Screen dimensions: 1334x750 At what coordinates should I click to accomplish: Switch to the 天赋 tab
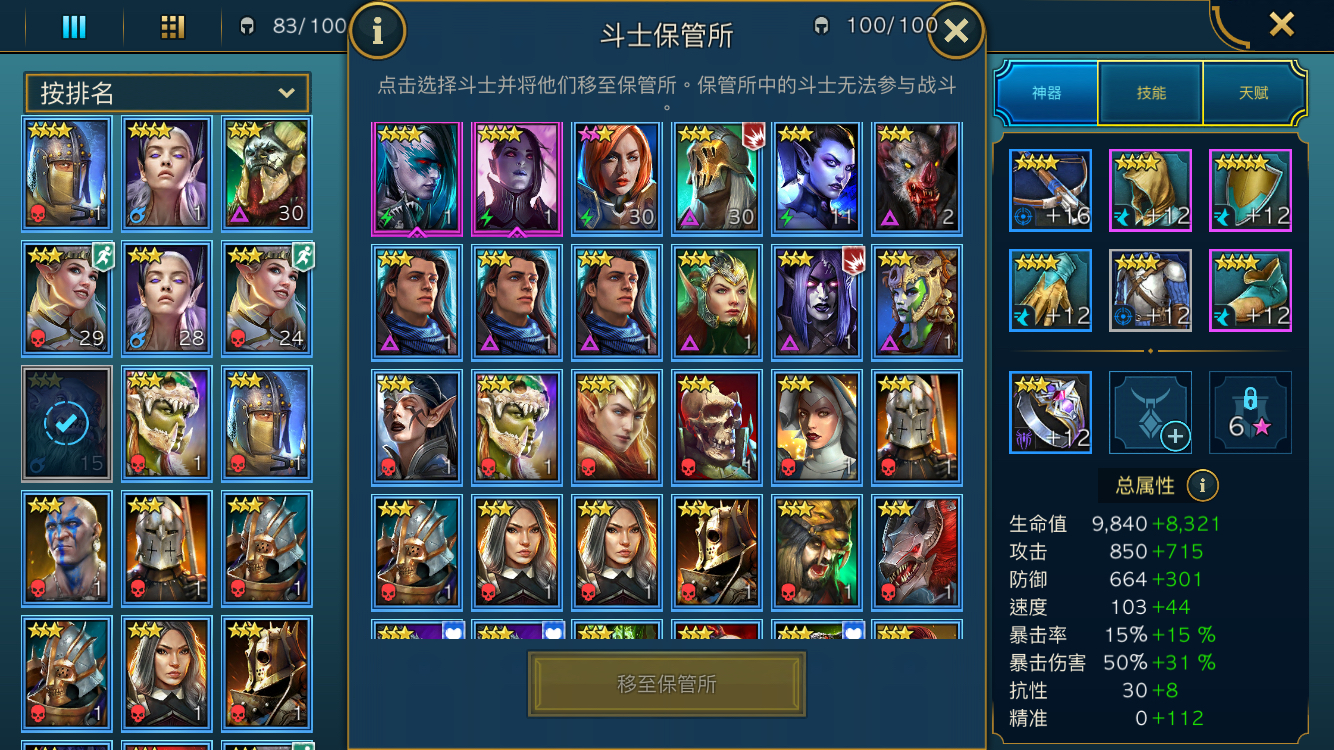coord(1253,92)
